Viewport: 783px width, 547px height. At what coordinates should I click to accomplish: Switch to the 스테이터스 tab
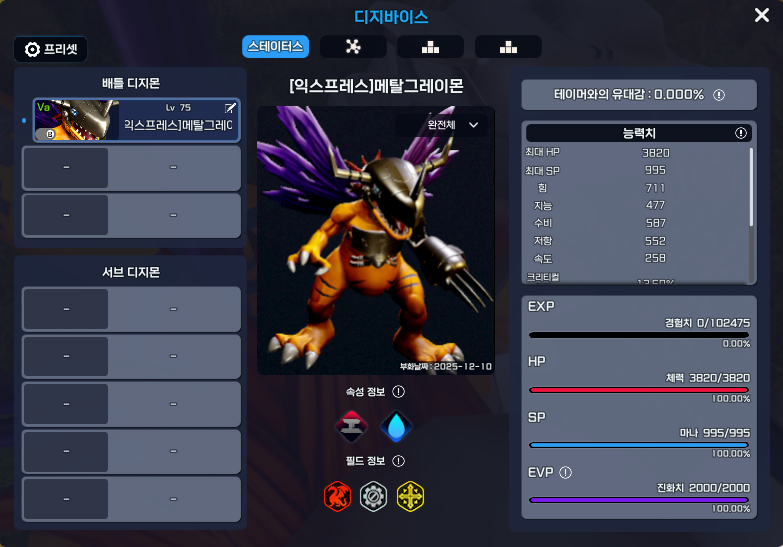coord(275,46)
